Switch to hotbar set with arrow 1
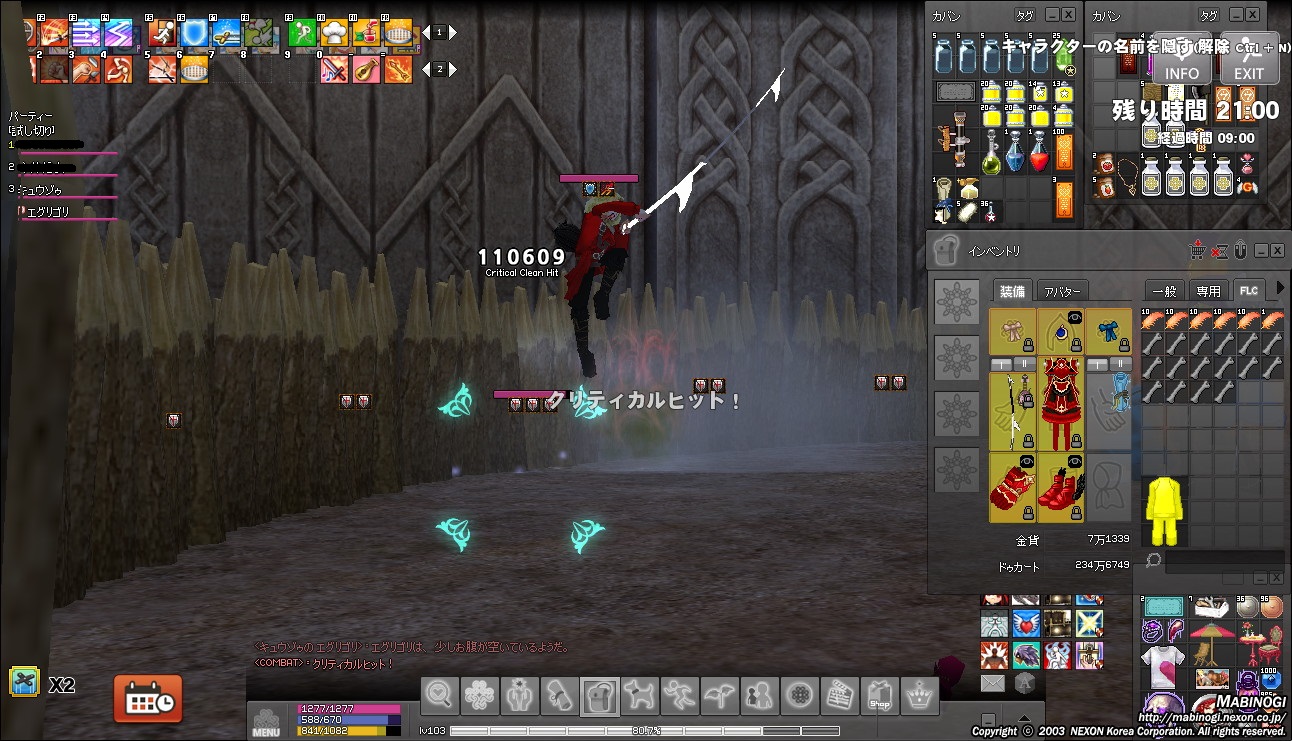This screenshot has height=741, width=1292. (x=439, y=32)
